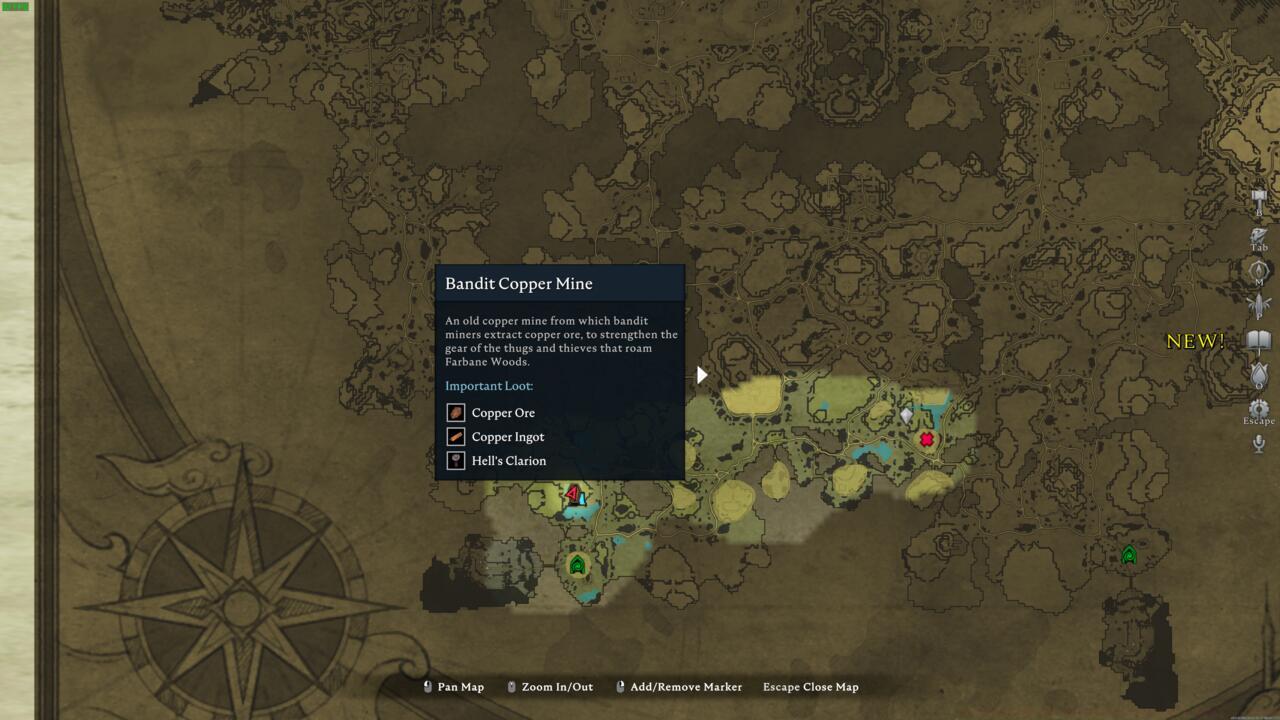Open the build menu hammer icon
This screenshot has width=1280, height=720.
[x=1259, y=199]
